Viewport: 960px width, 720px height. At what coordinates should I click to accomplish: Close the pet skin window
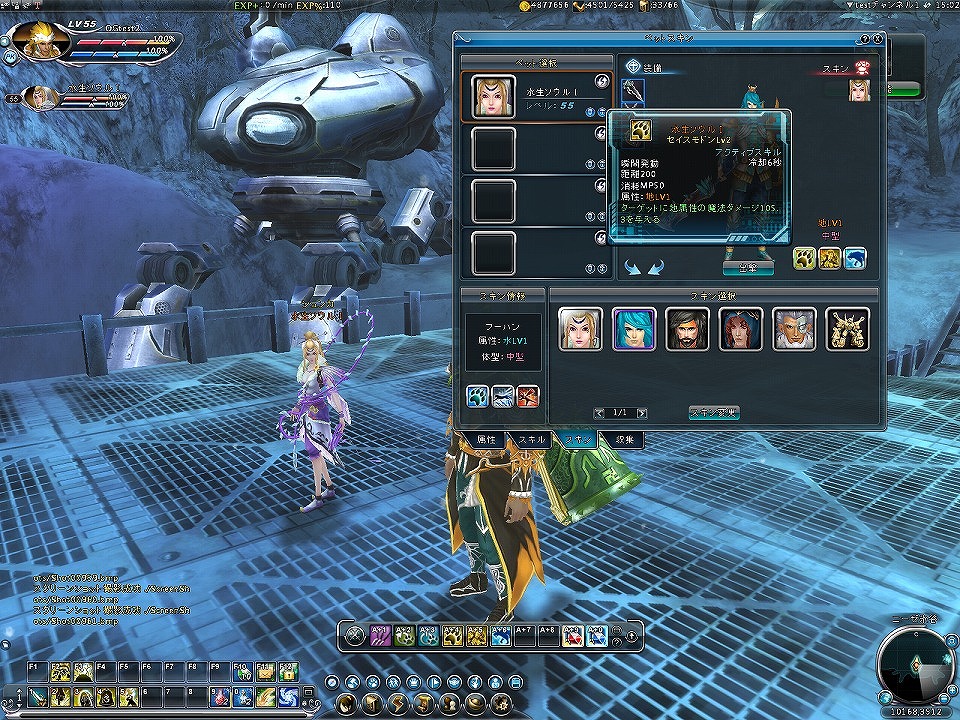877,39
